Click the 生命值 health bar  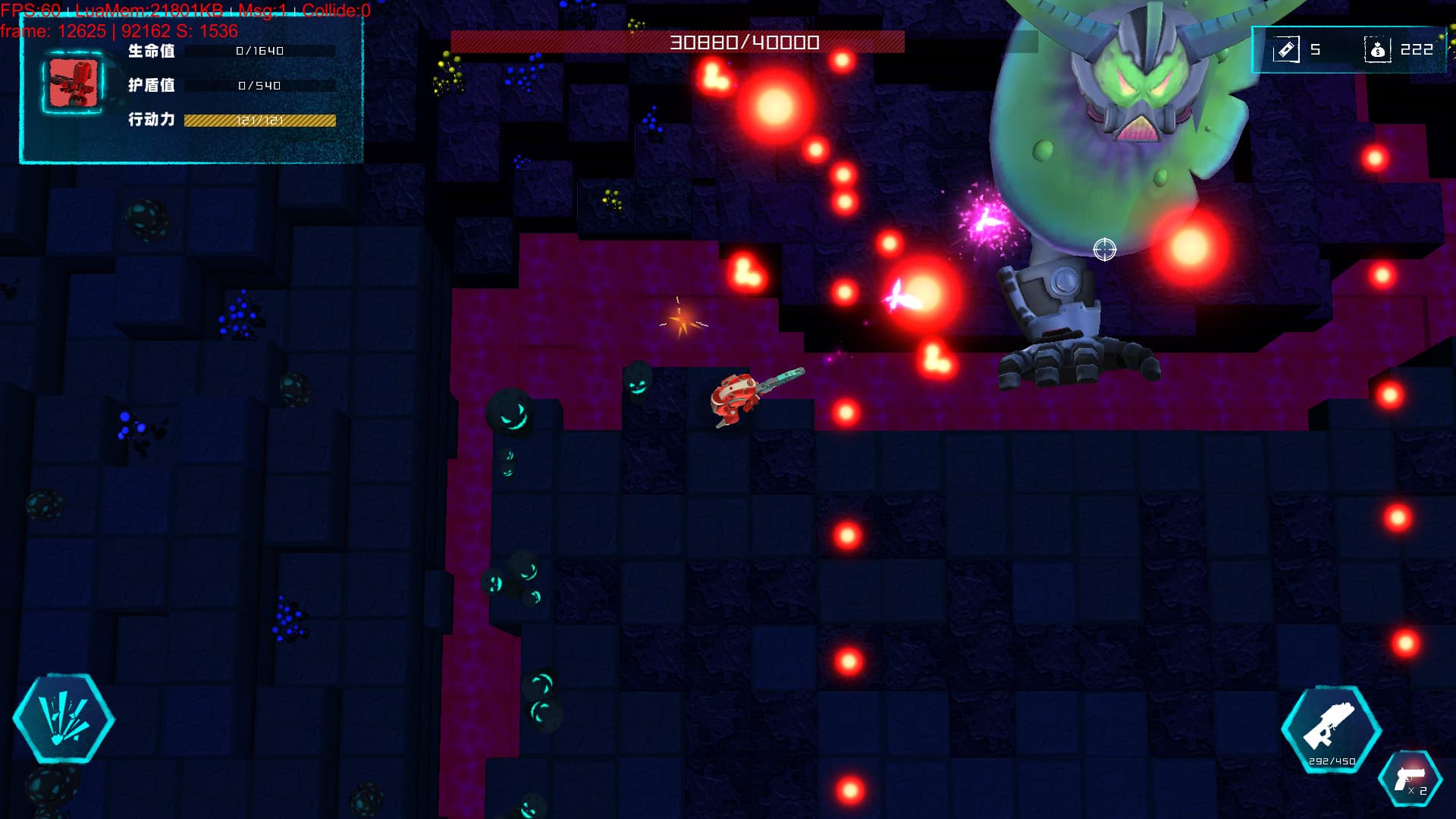click(x=260, y=52)
